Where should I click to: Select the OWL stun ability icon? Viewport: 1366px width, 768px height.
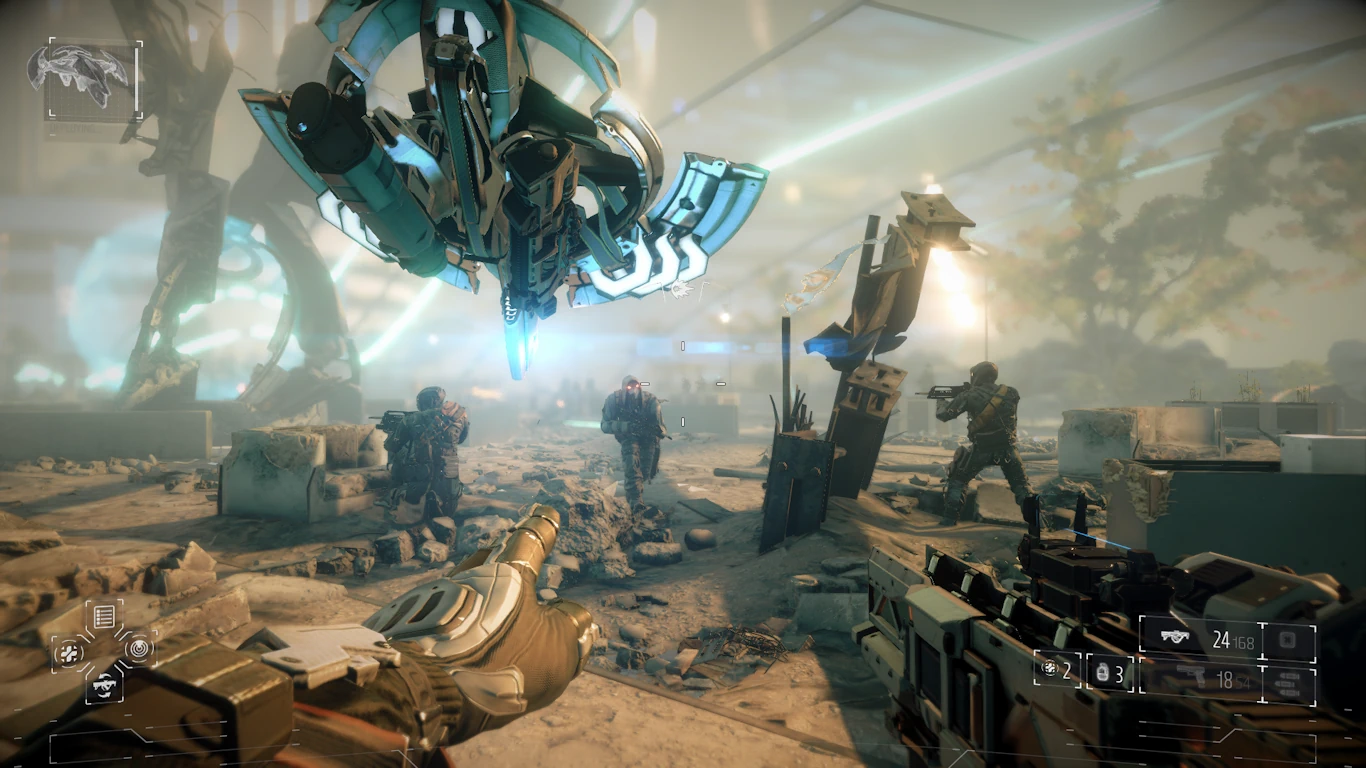coord(138,650)
